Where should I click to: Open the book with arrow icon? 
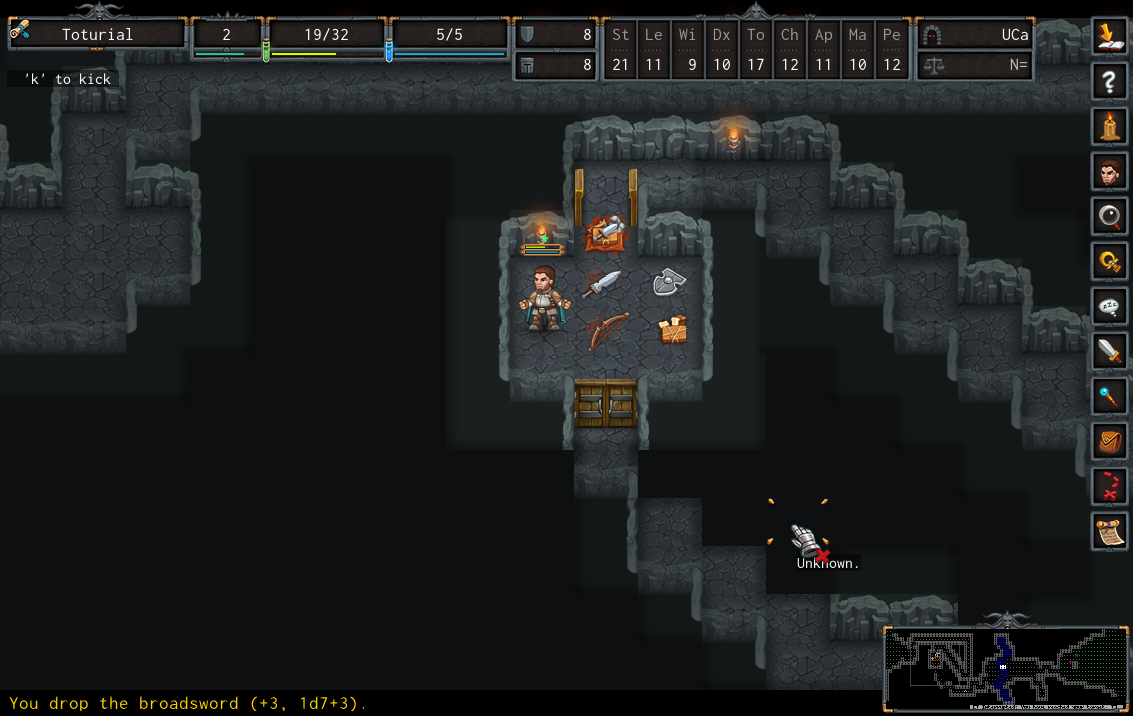[1109, 36]
